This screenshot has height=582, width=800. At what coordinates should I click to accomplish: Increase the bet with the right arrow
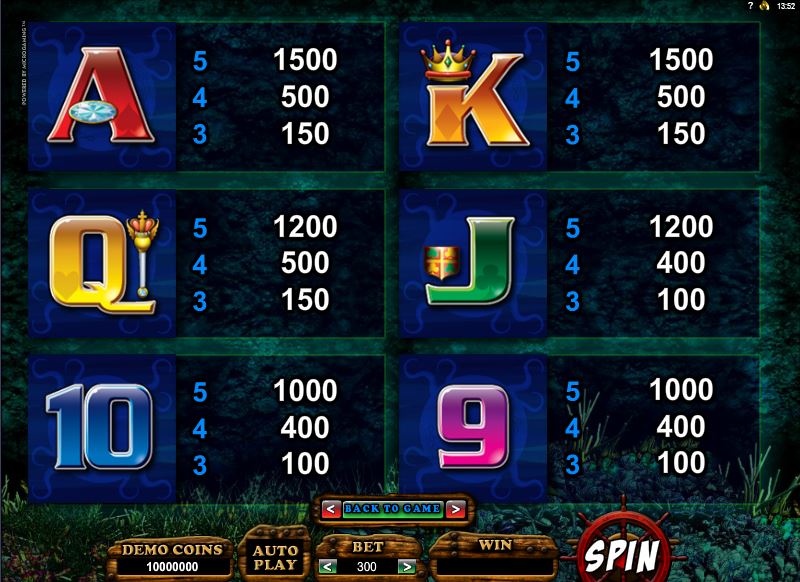406,567
